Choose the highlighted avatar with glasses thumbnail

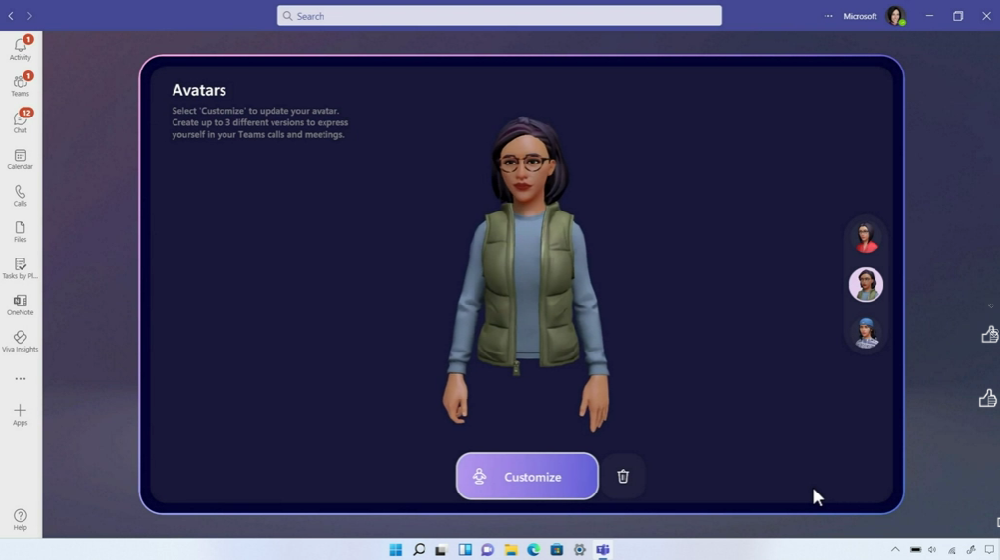[866, 285]
